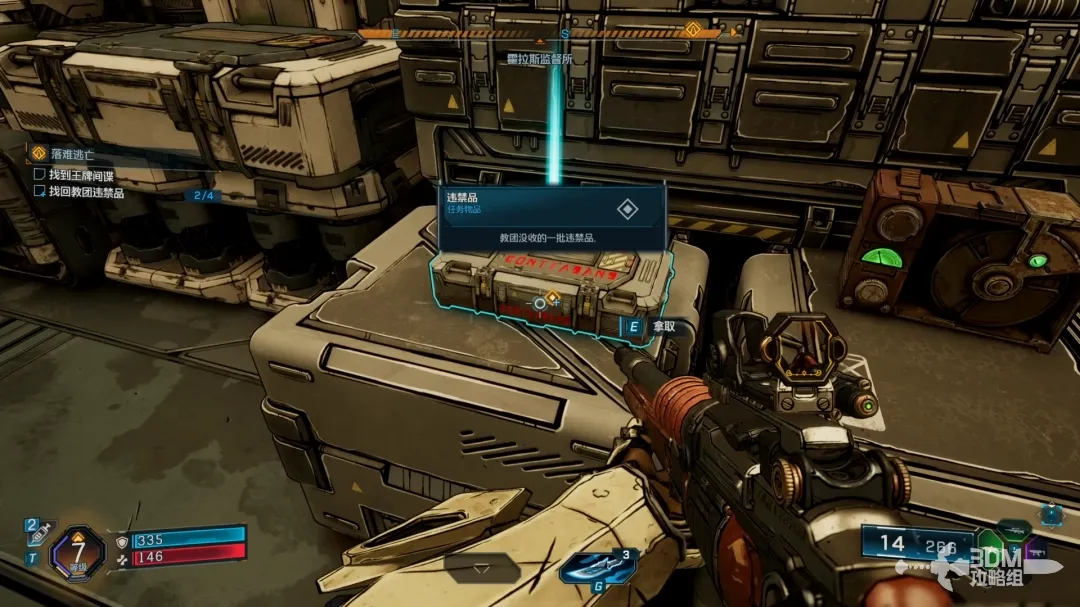
Task: Click the blue diamond icon above weapons
Action: click(1051, 514)
